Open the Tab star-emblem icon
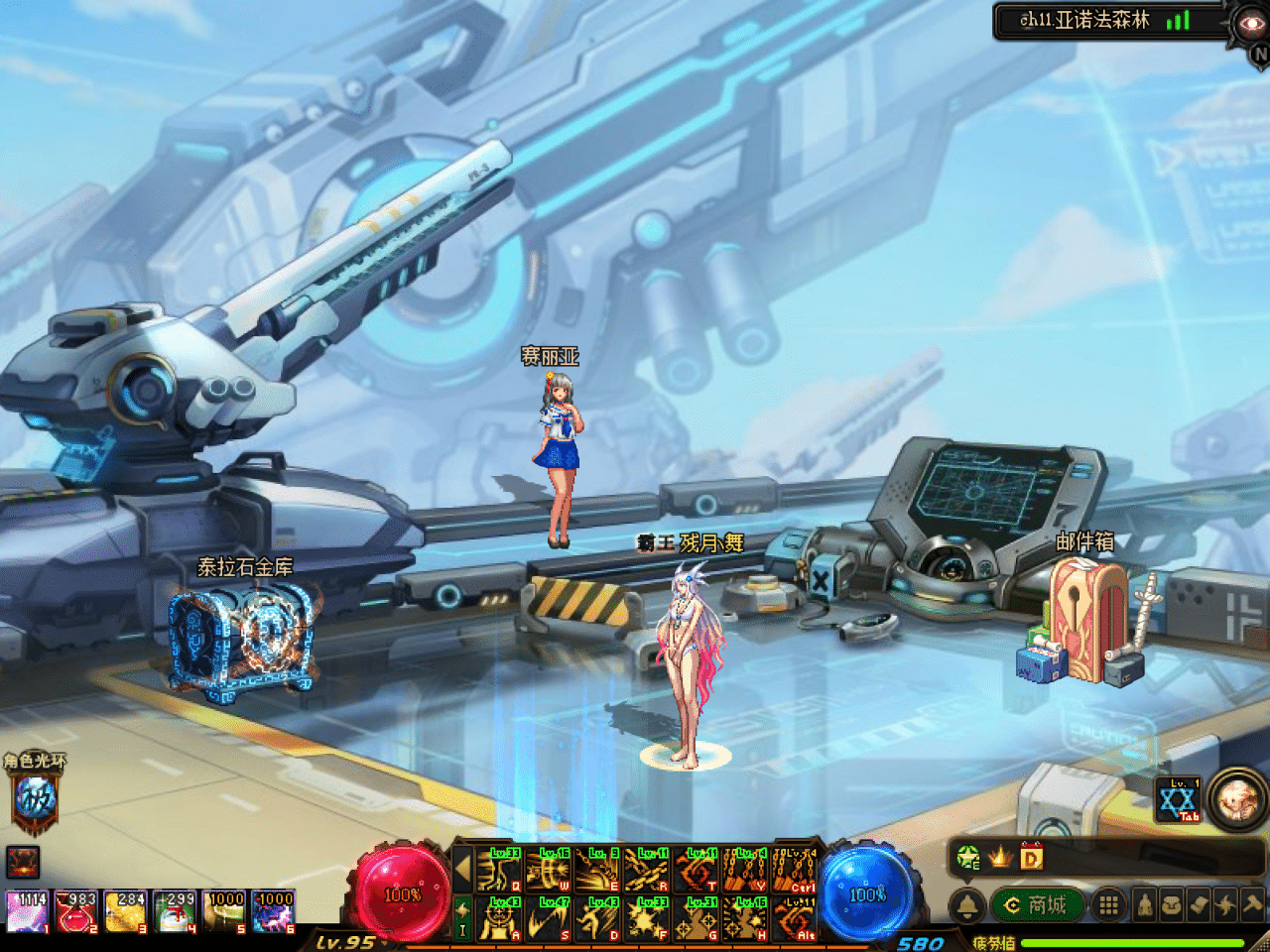Viewport: 1270px width, 952px height. (x=1179, y=800)
